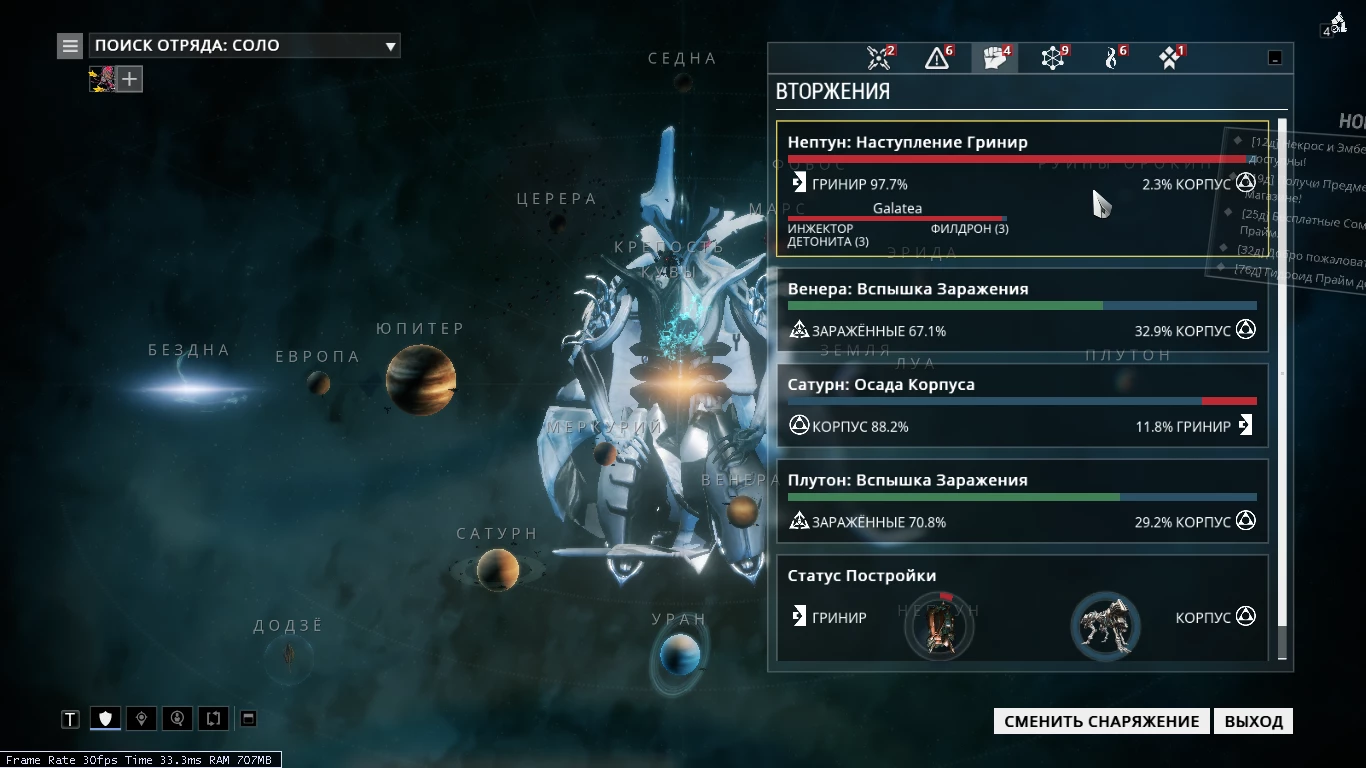Image resolution: width=1366 pixels, height=768 pixels.
Task: Open the hamburger main menu button
Action: pyautogui.click(x=69, y=45)
